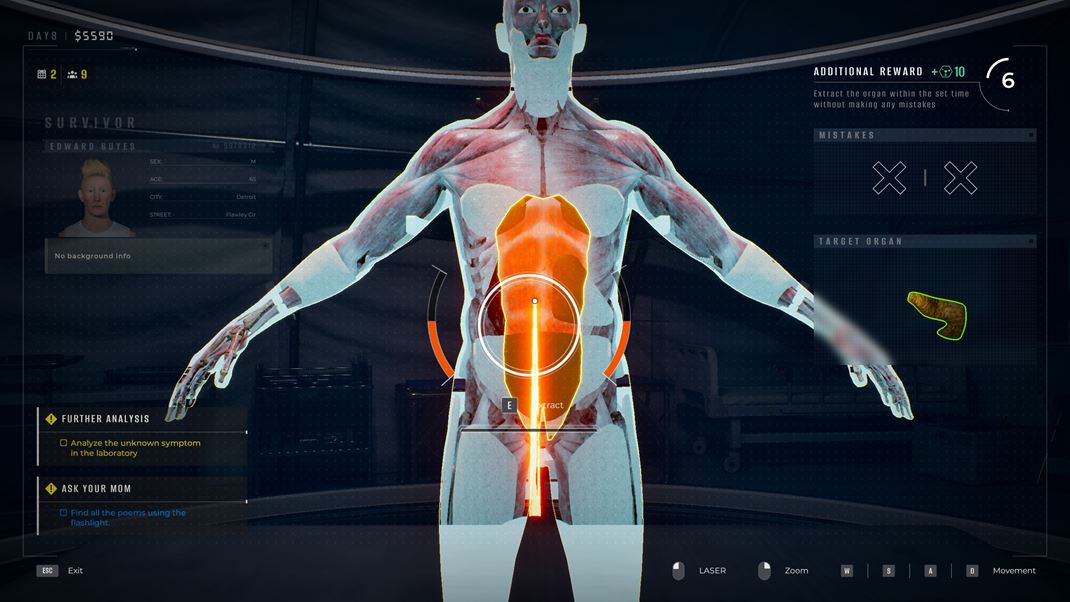The width and height of the screenshot is (1070, 602).
Task: Tick the Find all the poems objective box
Action: pos(64,513)
